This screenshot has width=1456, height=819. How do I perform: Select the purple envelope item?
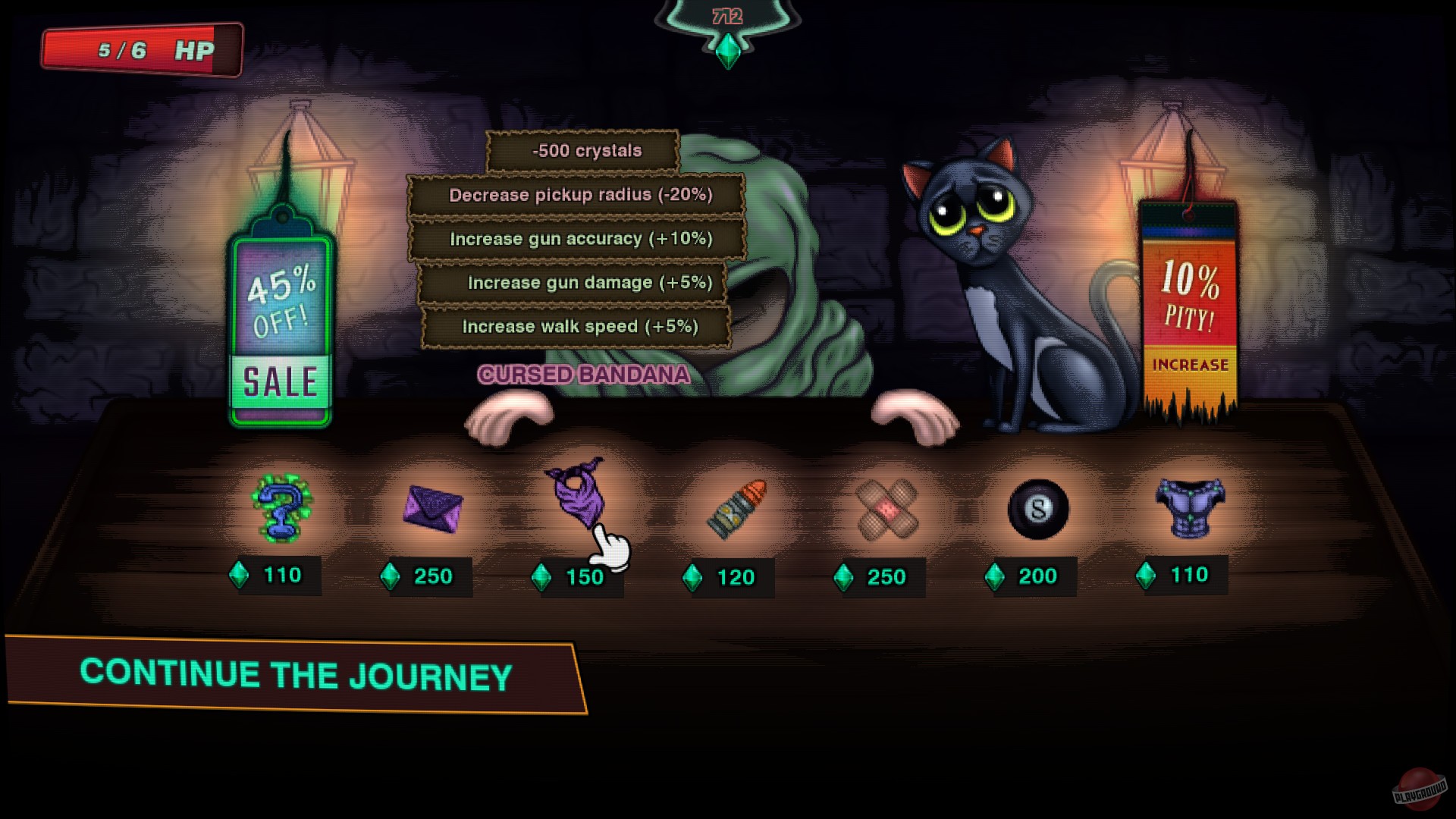tap(429, 510)
